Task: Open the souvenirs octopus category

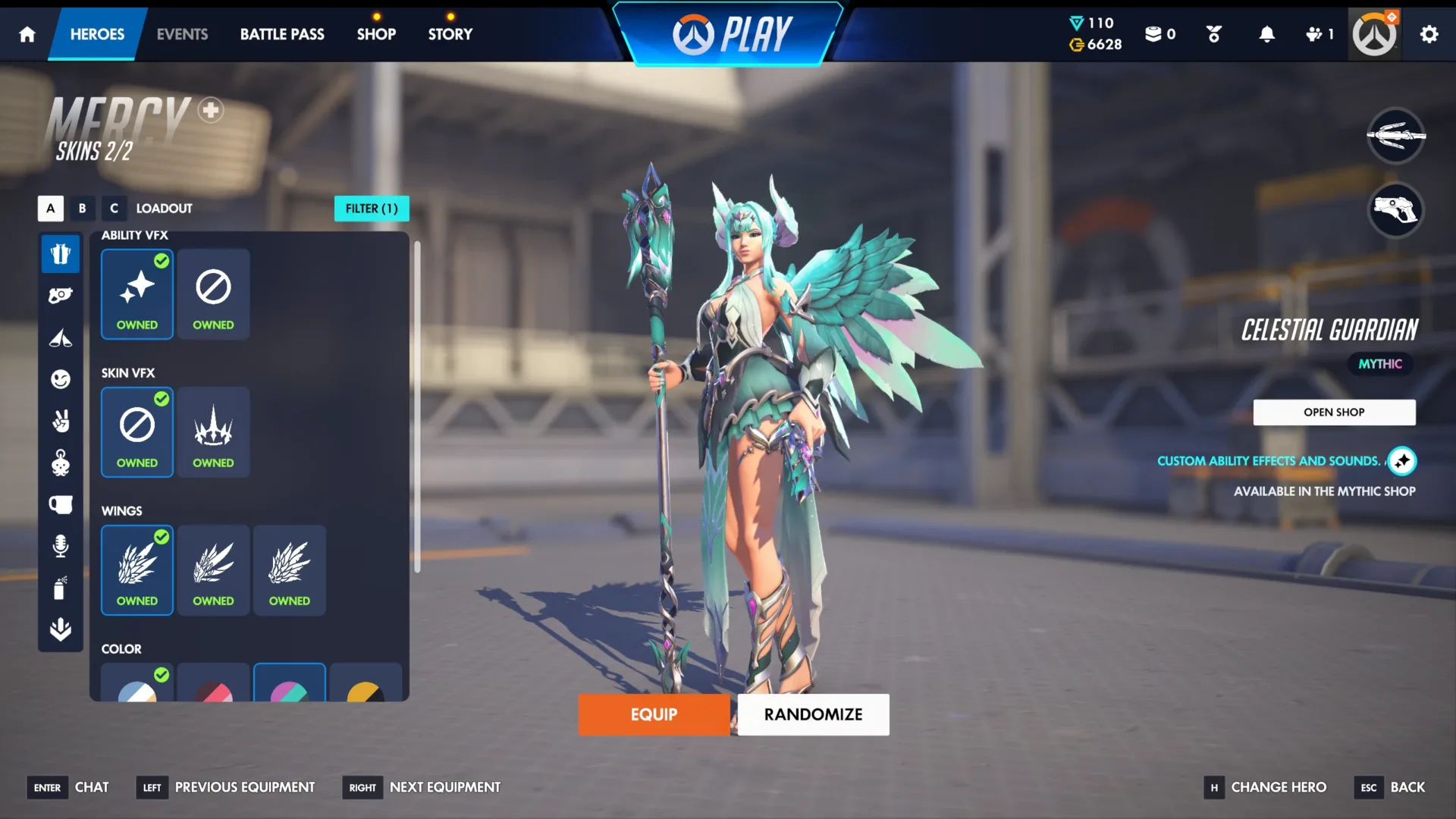Action: [x=61, y=463]
